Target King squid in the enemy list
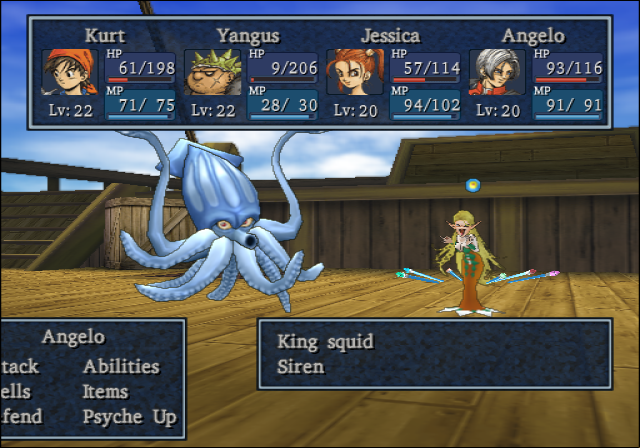This screenshot has width=640, height=448. point(325,342)
